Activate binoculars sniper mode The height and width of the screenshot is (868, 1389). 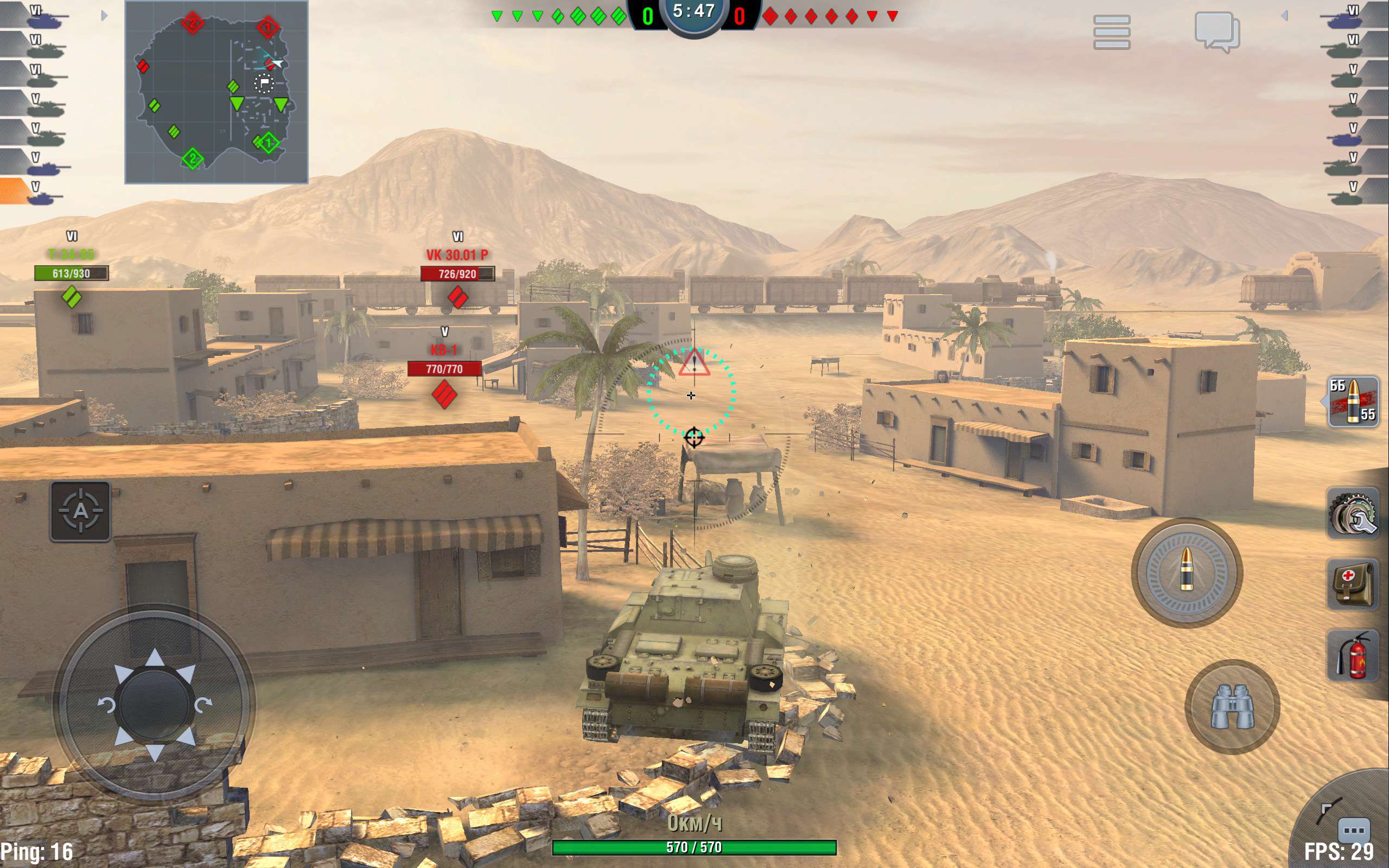[1232, 706]
